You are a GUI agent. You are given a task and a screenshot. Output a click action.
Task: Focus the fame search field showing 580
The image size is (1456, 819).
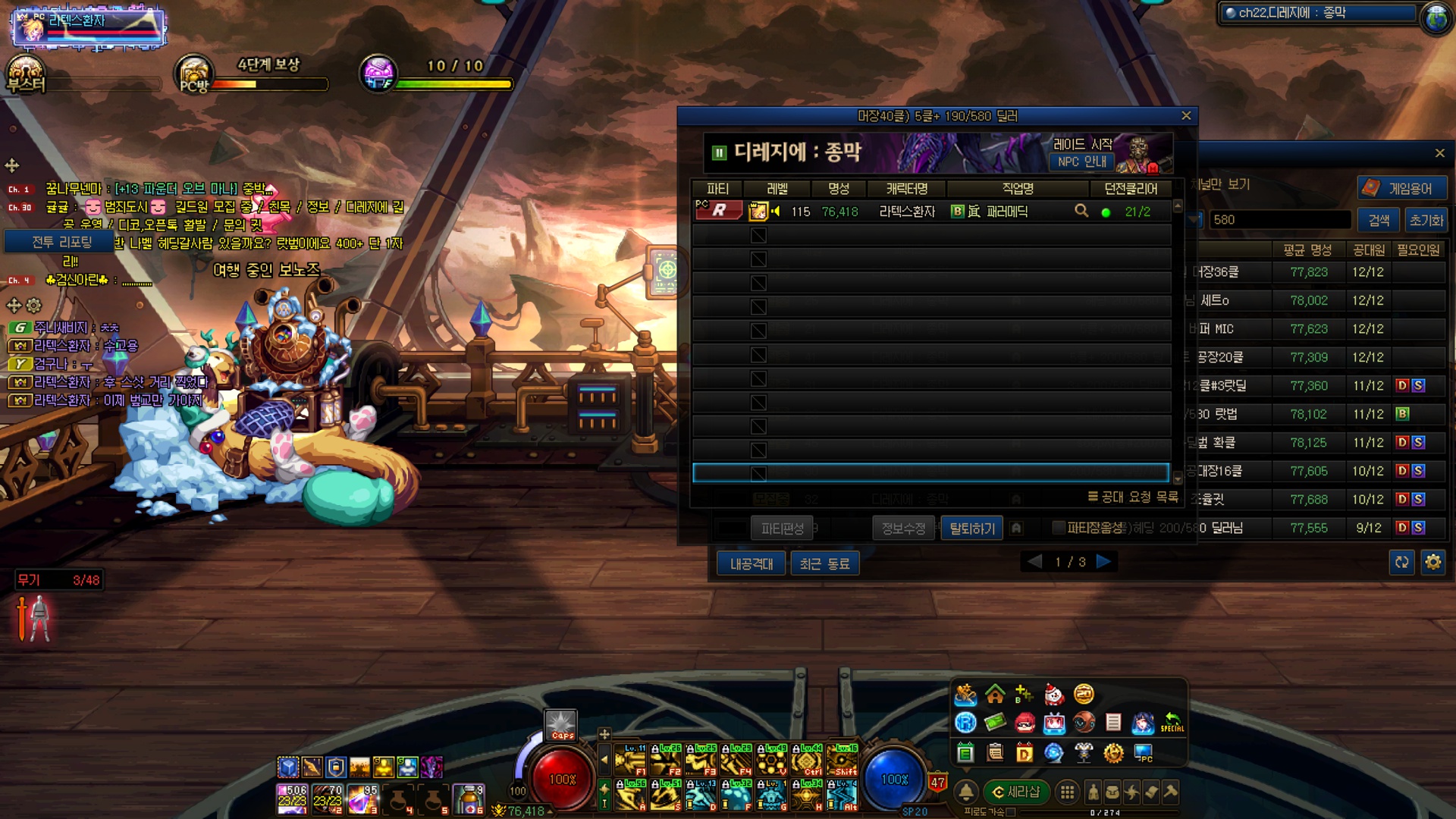(1279, 220)
